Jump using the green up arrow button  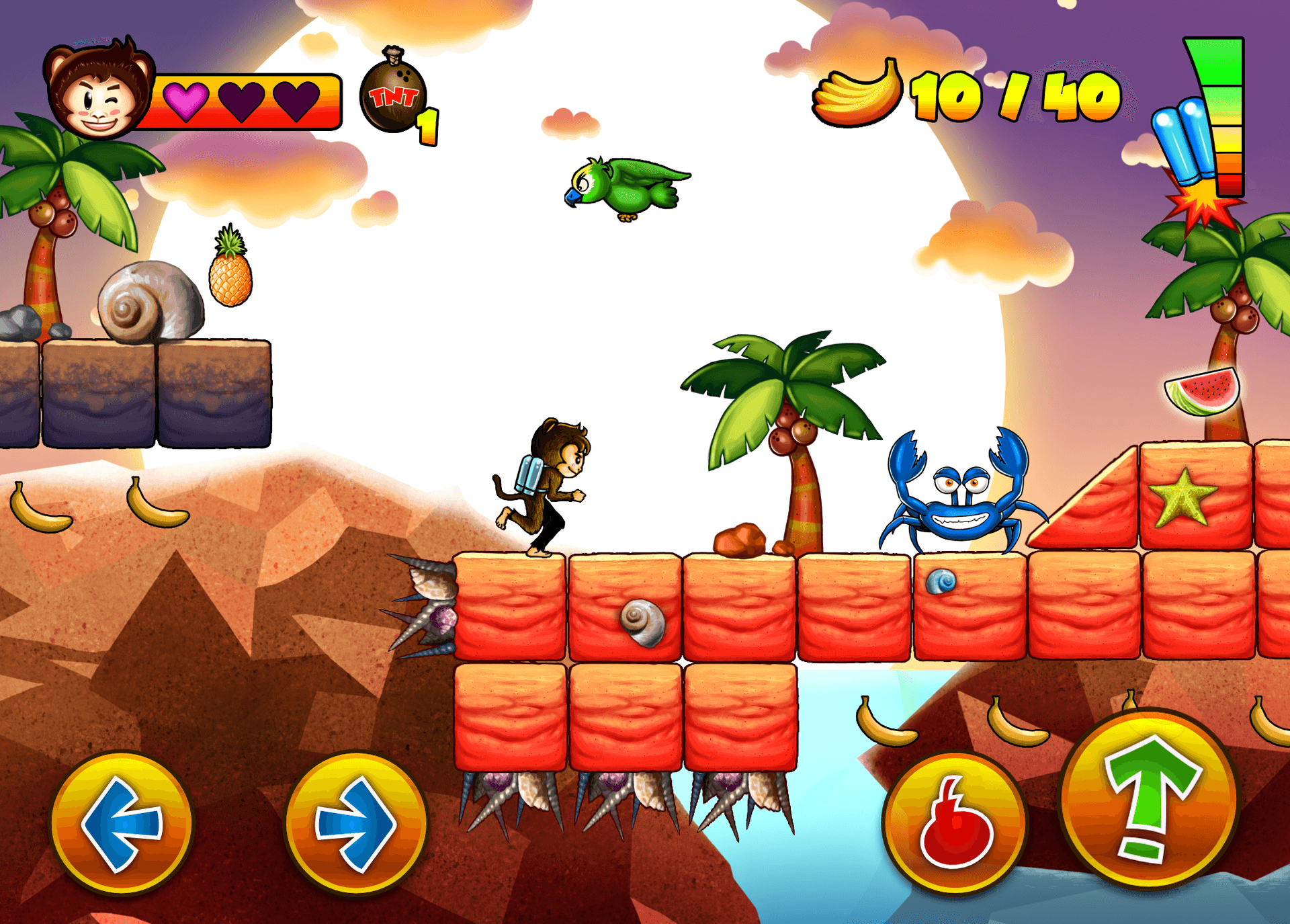pos(1150,800)
